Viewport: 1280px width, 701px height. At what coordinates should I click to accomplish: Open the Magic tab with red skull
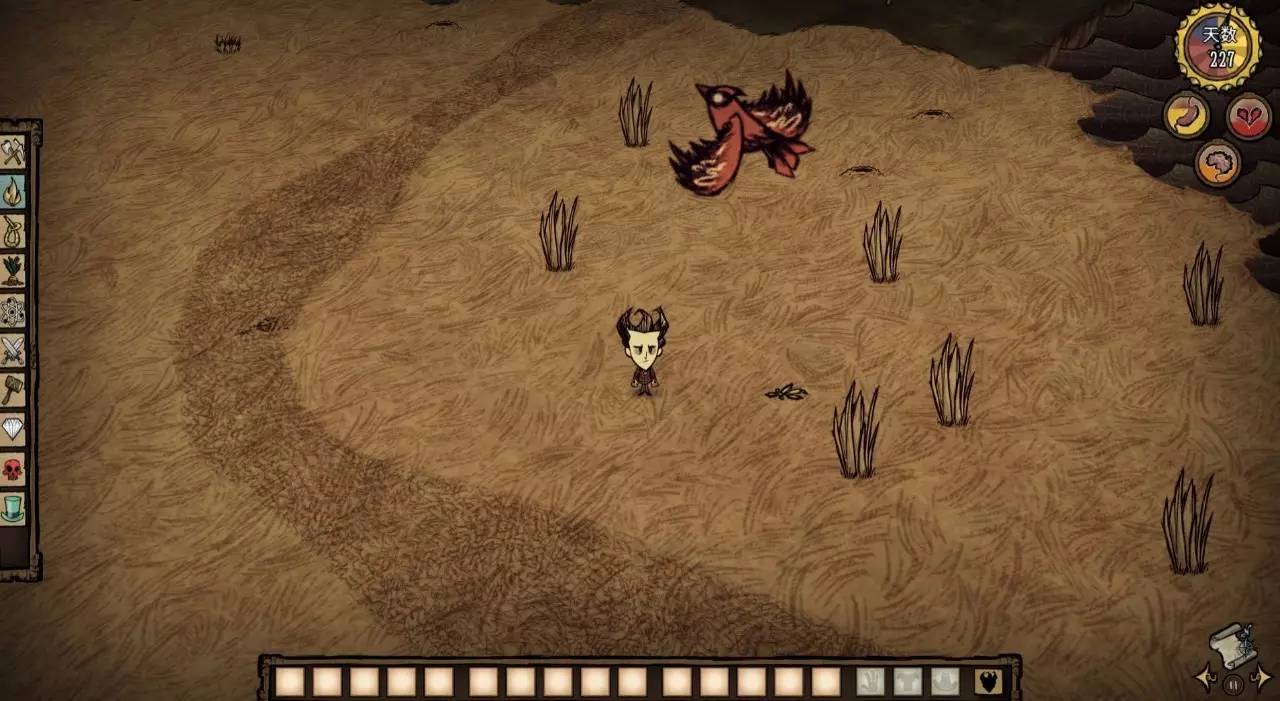(x=13, y=468)
